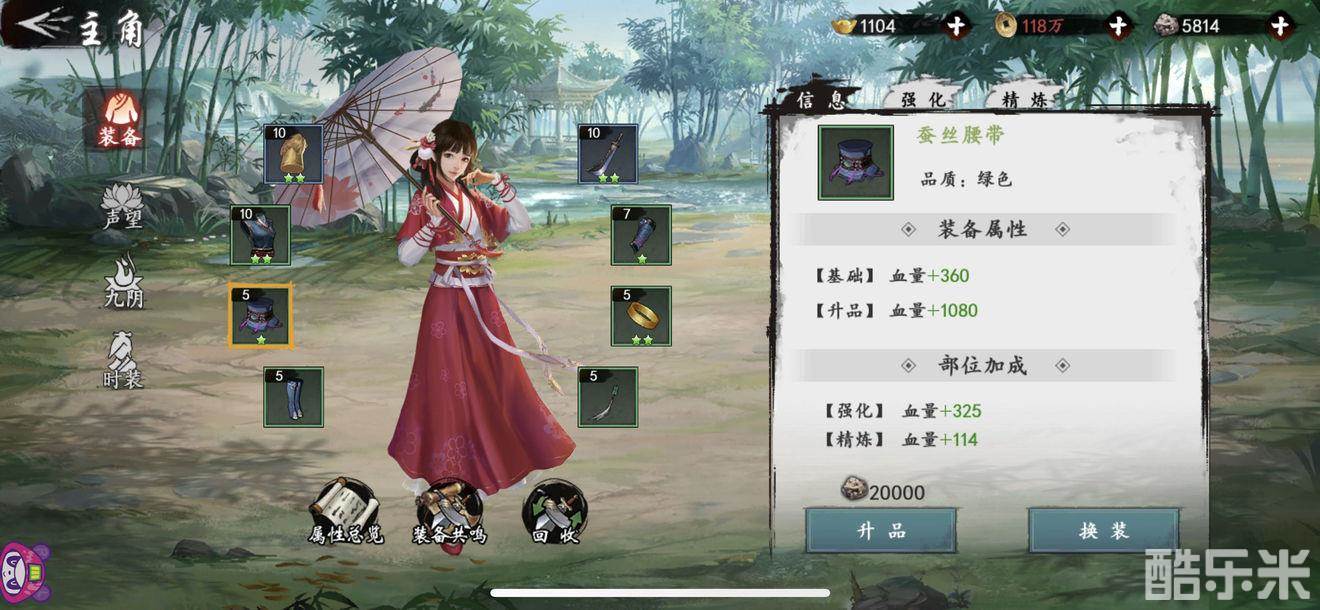
Task: Select the blue chest armor slot
Action: [x=260, y=235]
